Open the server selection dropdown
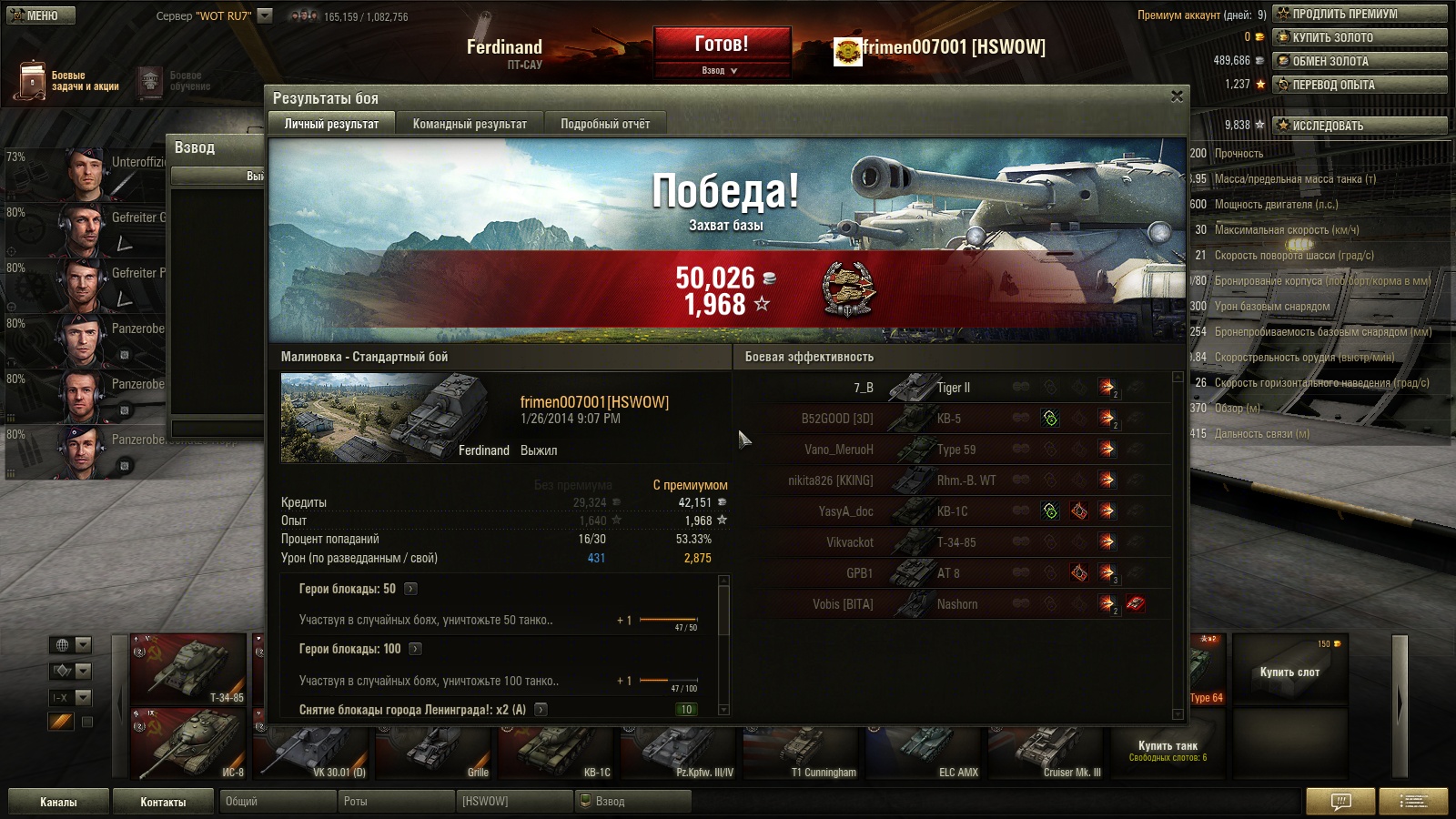The height and width of the screenshot is (819, 1456). (x=265, y=15)
